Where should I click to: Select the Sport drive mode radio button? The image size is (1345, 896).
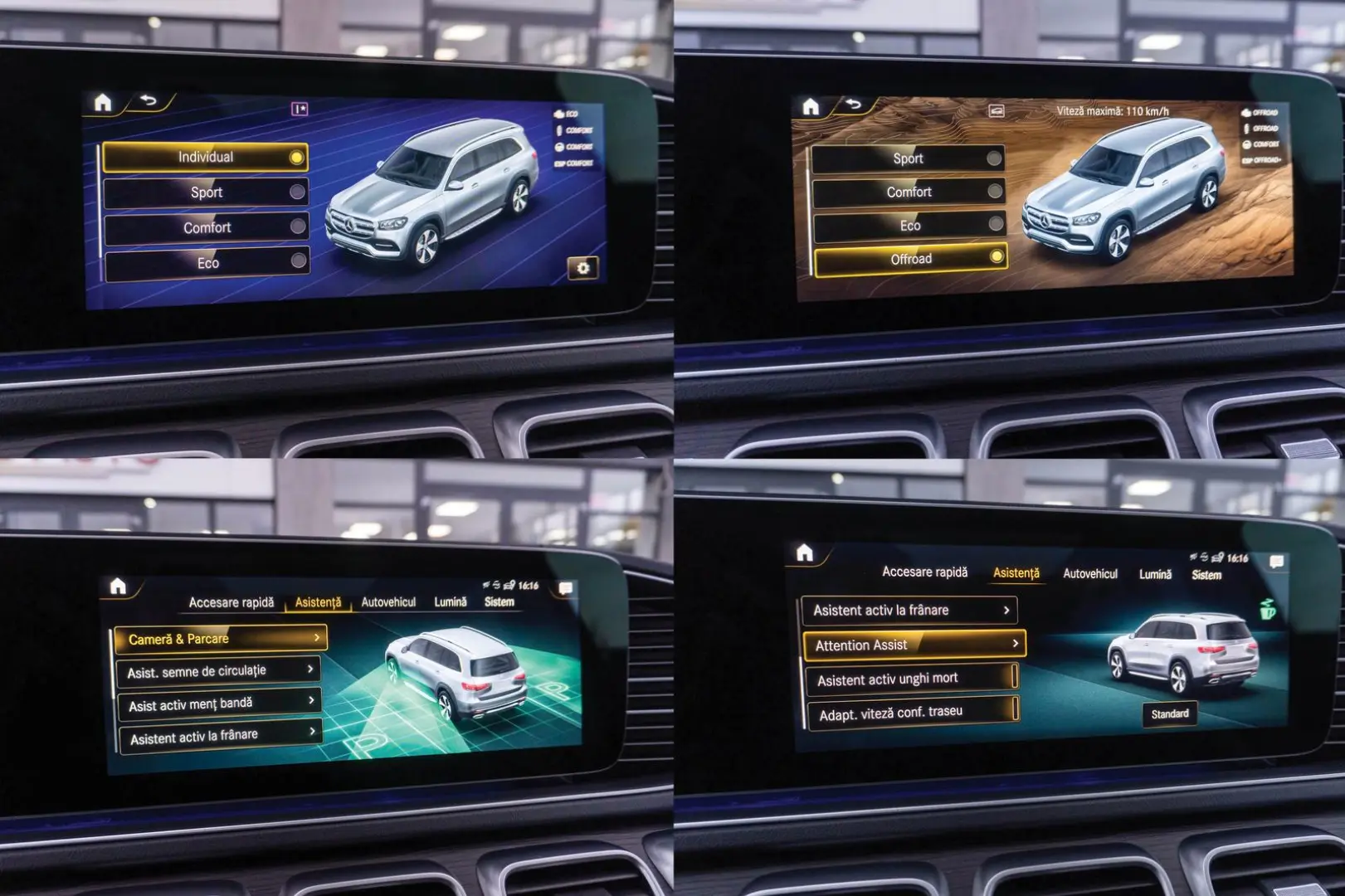pos(297,193)
